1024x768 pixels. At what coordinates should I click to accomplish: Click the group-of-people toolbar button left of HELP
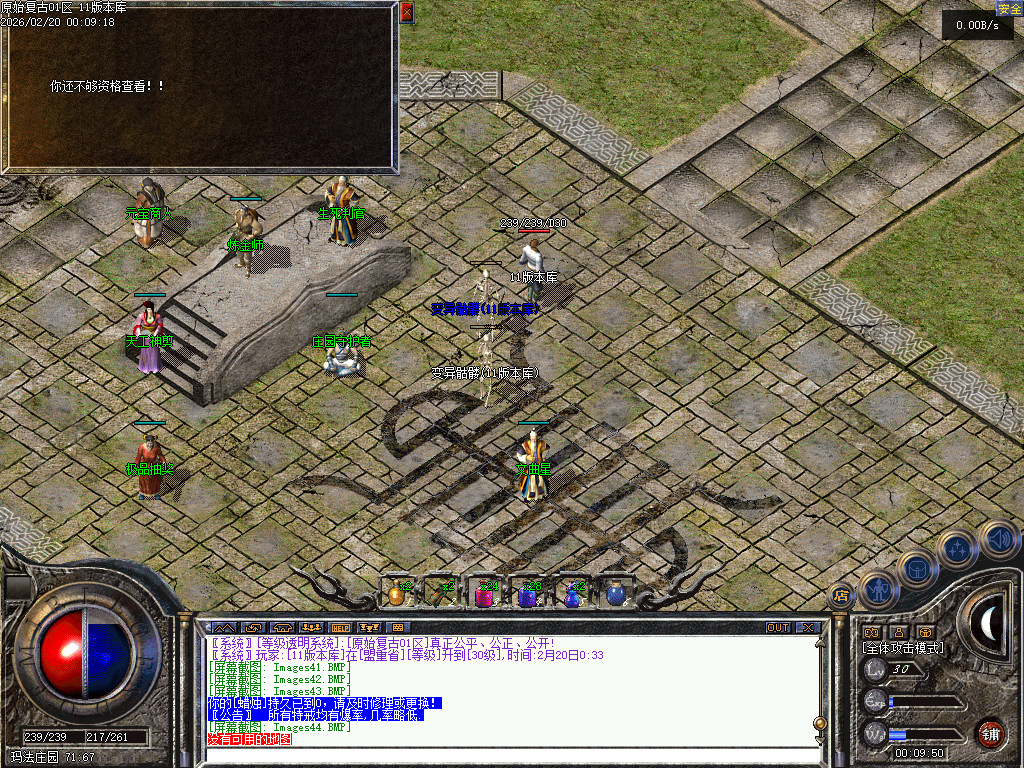(x=310, y=628)
